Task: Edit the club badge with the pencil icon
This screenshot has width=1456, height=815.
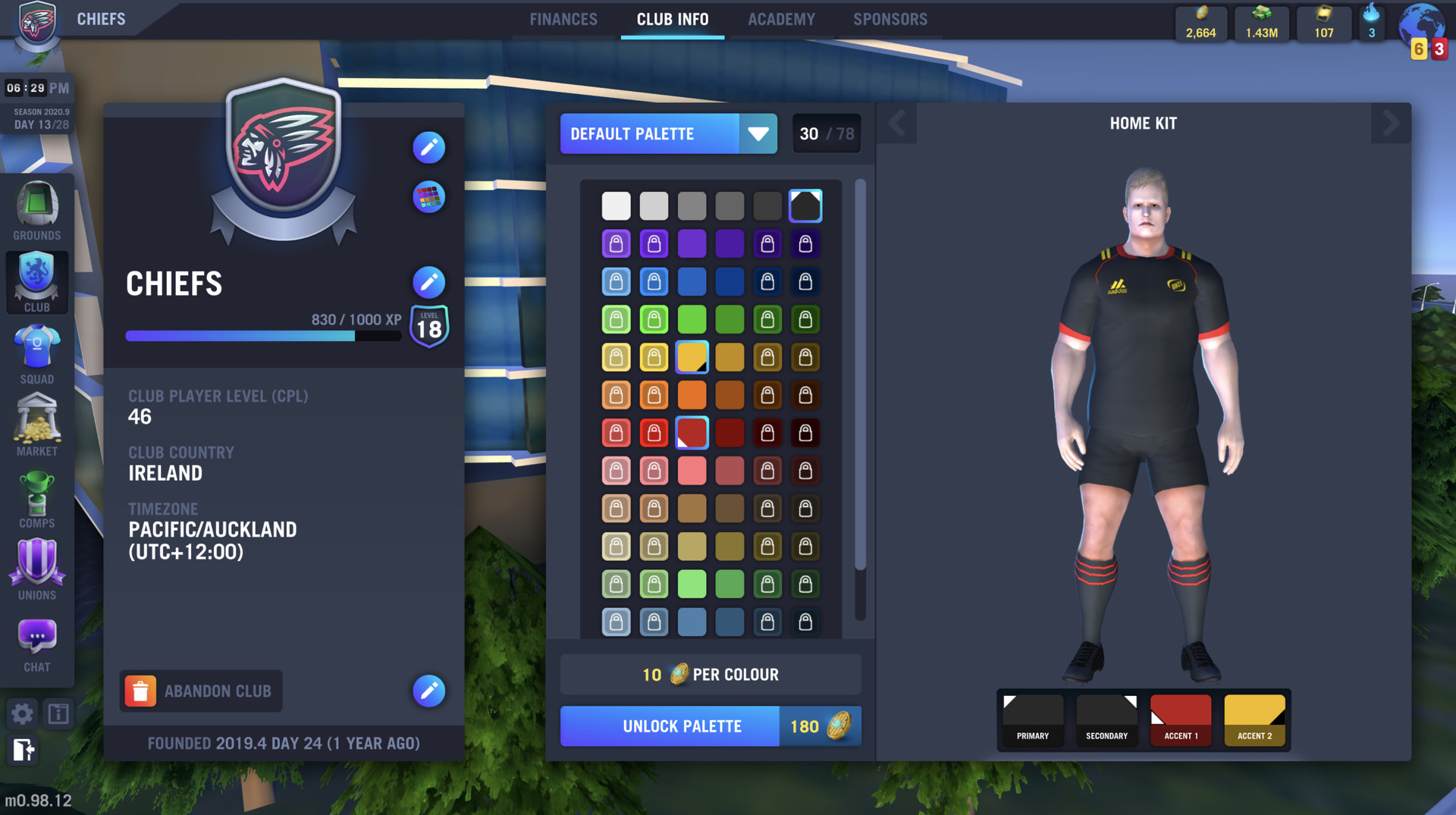Action: pos(428,148)
